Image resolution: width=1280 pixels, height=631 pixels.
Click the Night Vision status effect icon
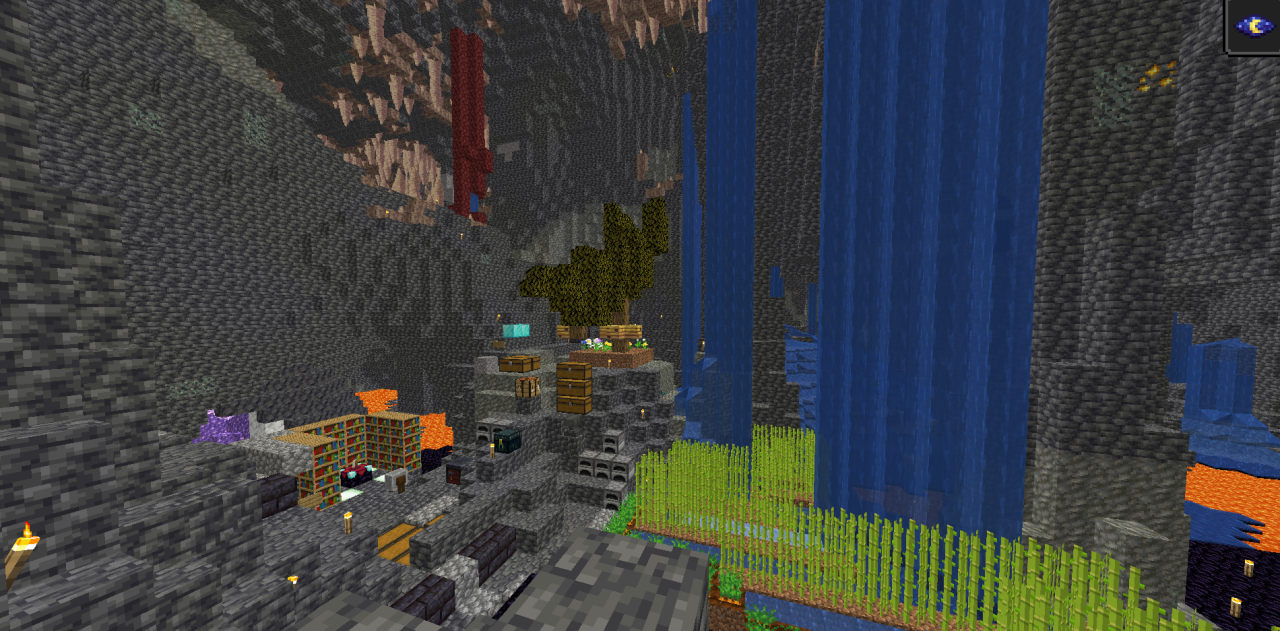coord(1254,26)
